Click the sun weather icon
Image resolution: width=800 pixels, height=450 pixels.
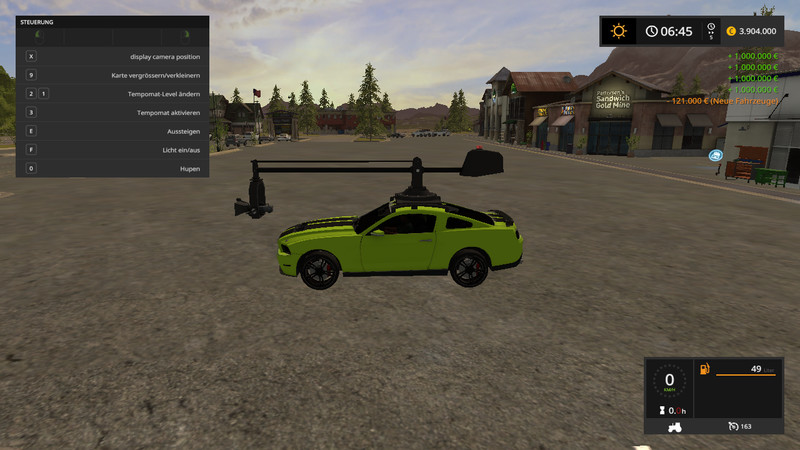(x=619, y=31)
